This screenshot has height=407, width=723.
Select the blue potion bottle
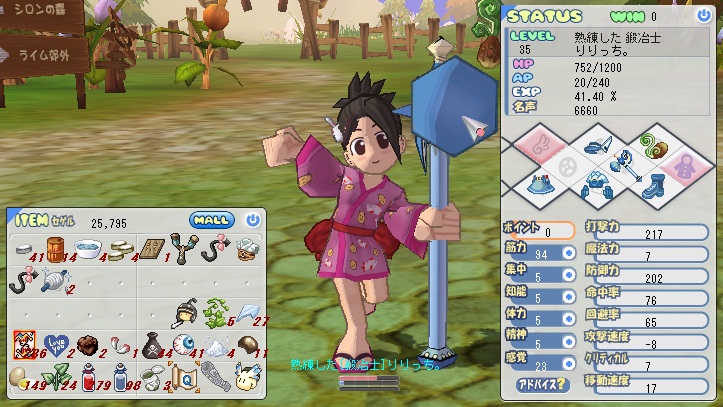point(120,376)
